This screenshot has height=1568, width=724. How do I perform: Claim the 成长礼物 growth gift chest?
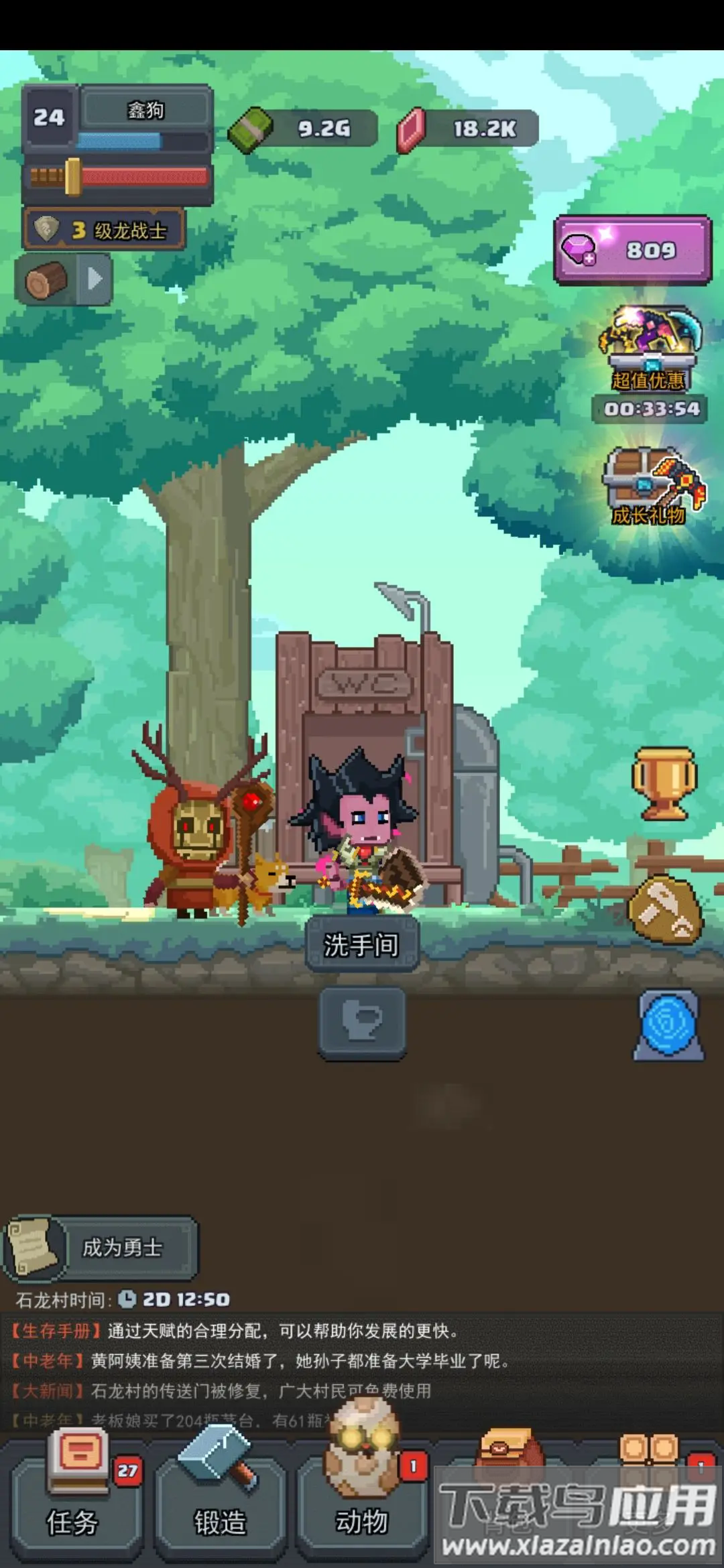[x=649, y=486]
